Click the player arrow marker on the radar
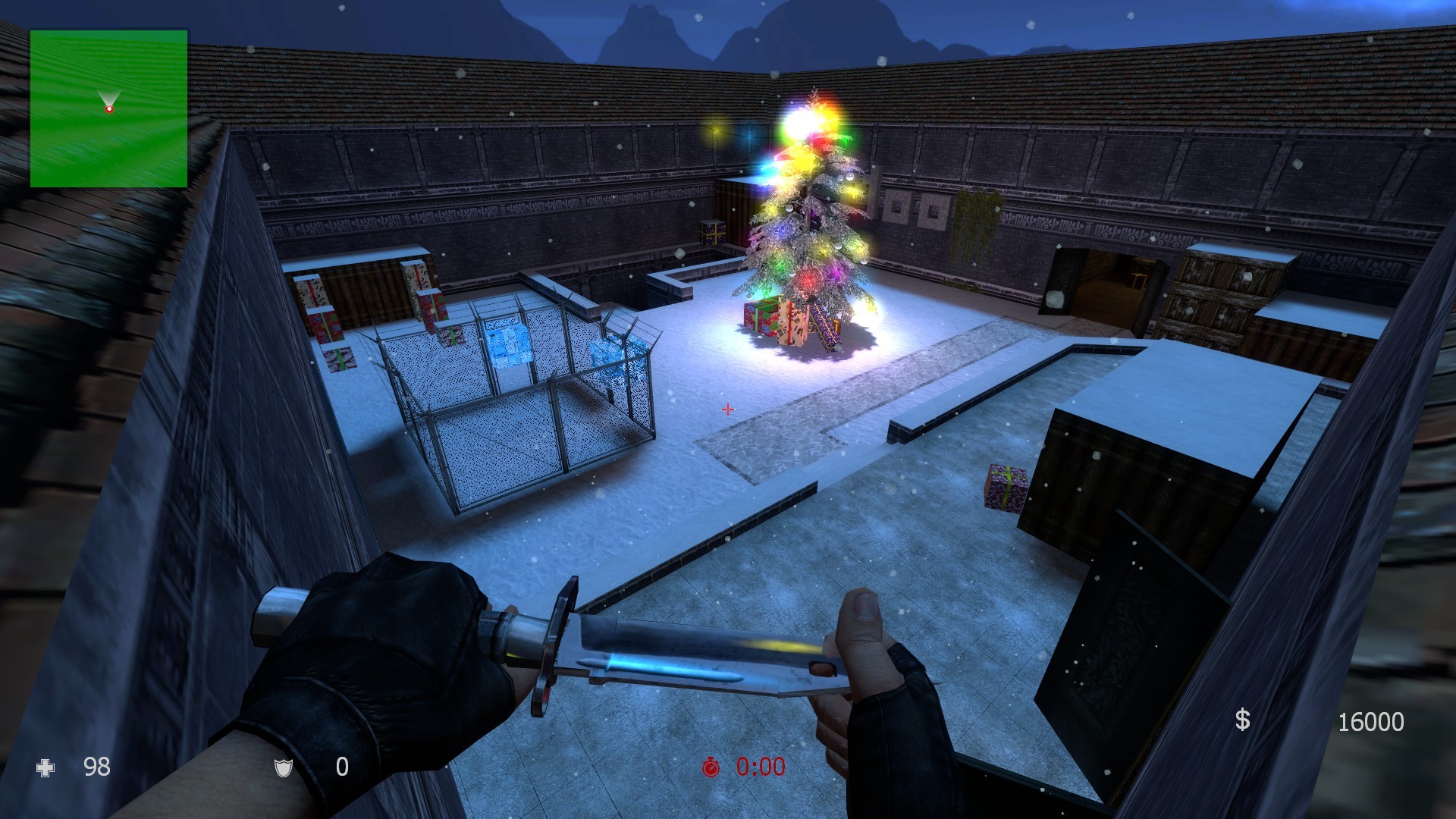 click(x=110, y=96)
